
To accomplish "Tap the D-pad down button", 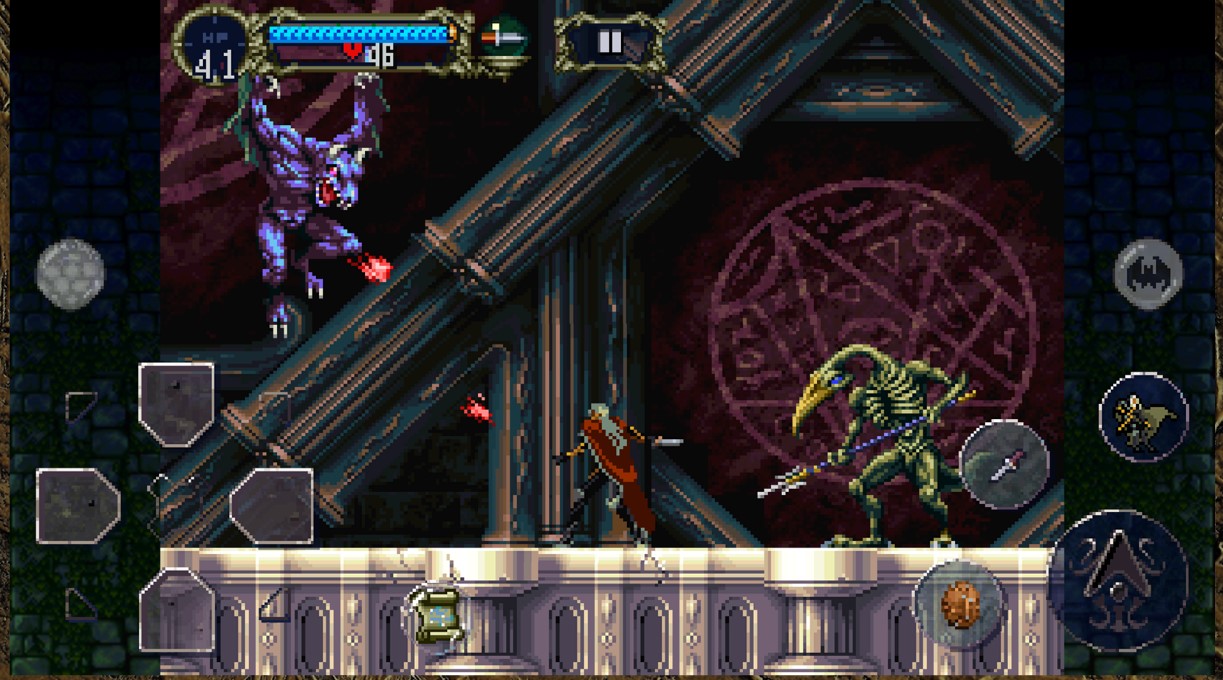I will tap(176, 609).
